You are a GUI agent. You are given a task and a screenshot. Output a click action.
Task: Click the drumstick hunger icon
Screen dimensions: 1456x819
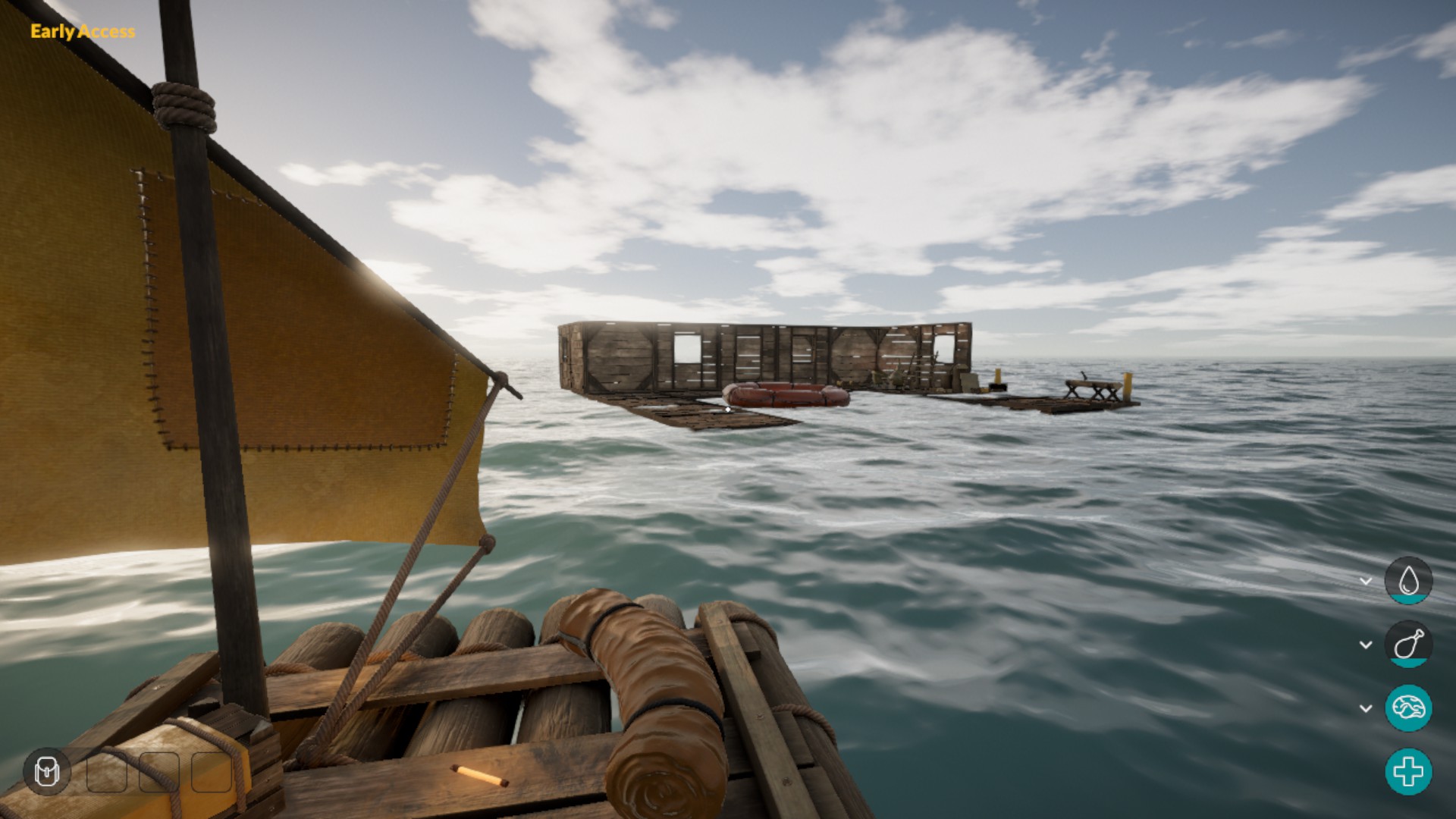click(x=1408, y=645)
